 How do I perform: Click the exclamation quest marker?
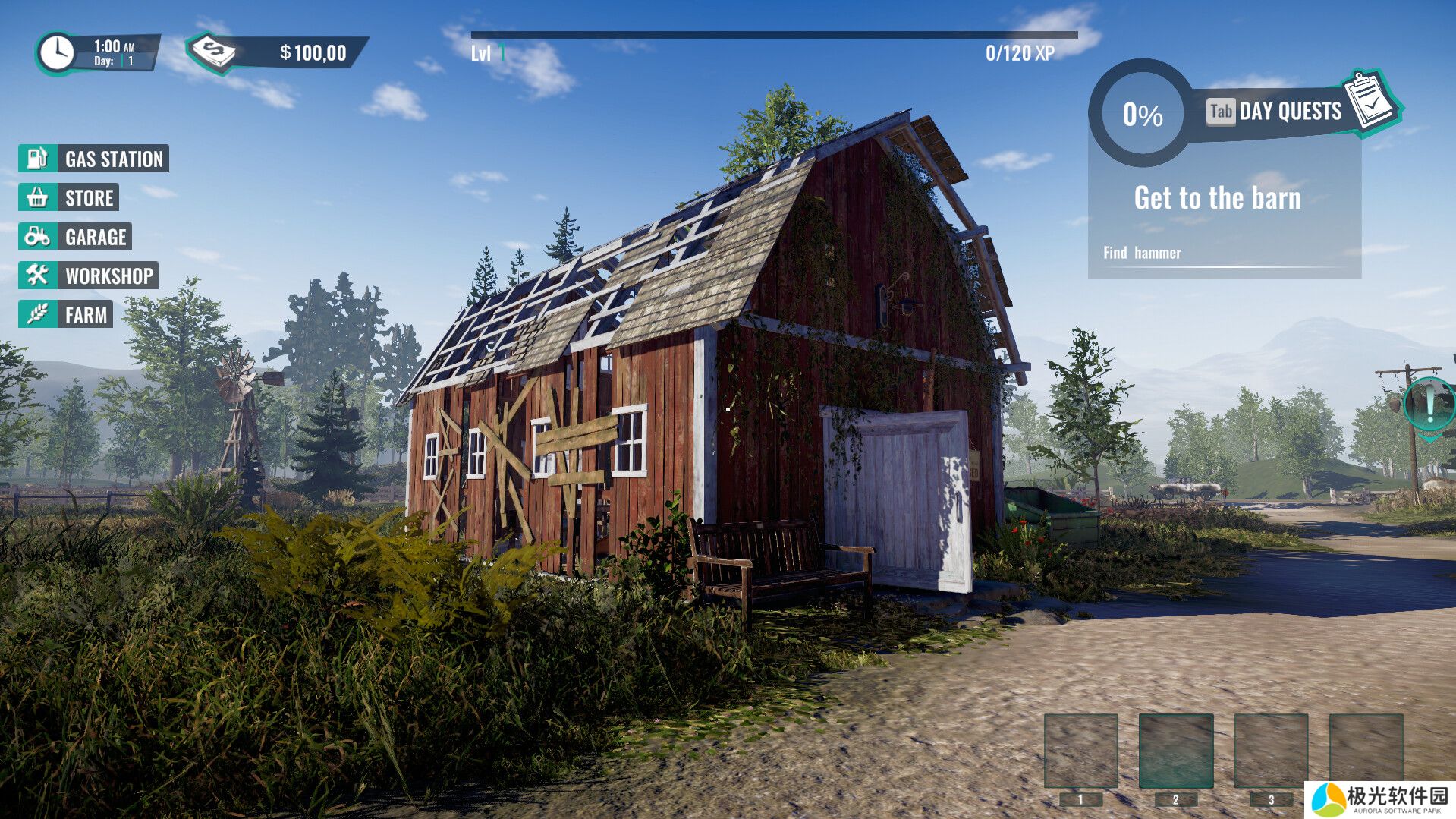click(1429, 404)
